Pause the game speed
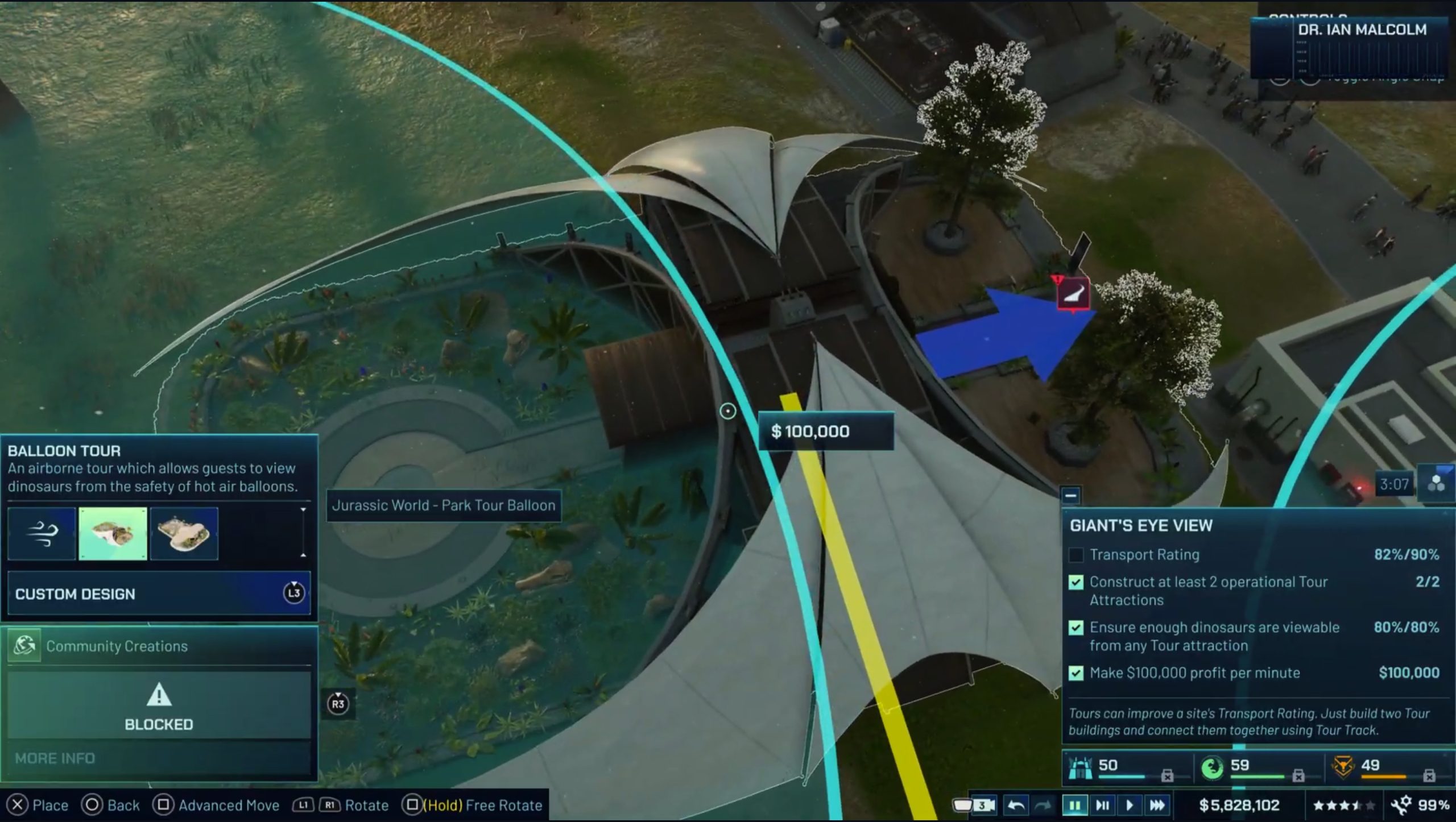This screenshot has height=822, width=1456. (x=1074, y=805)
